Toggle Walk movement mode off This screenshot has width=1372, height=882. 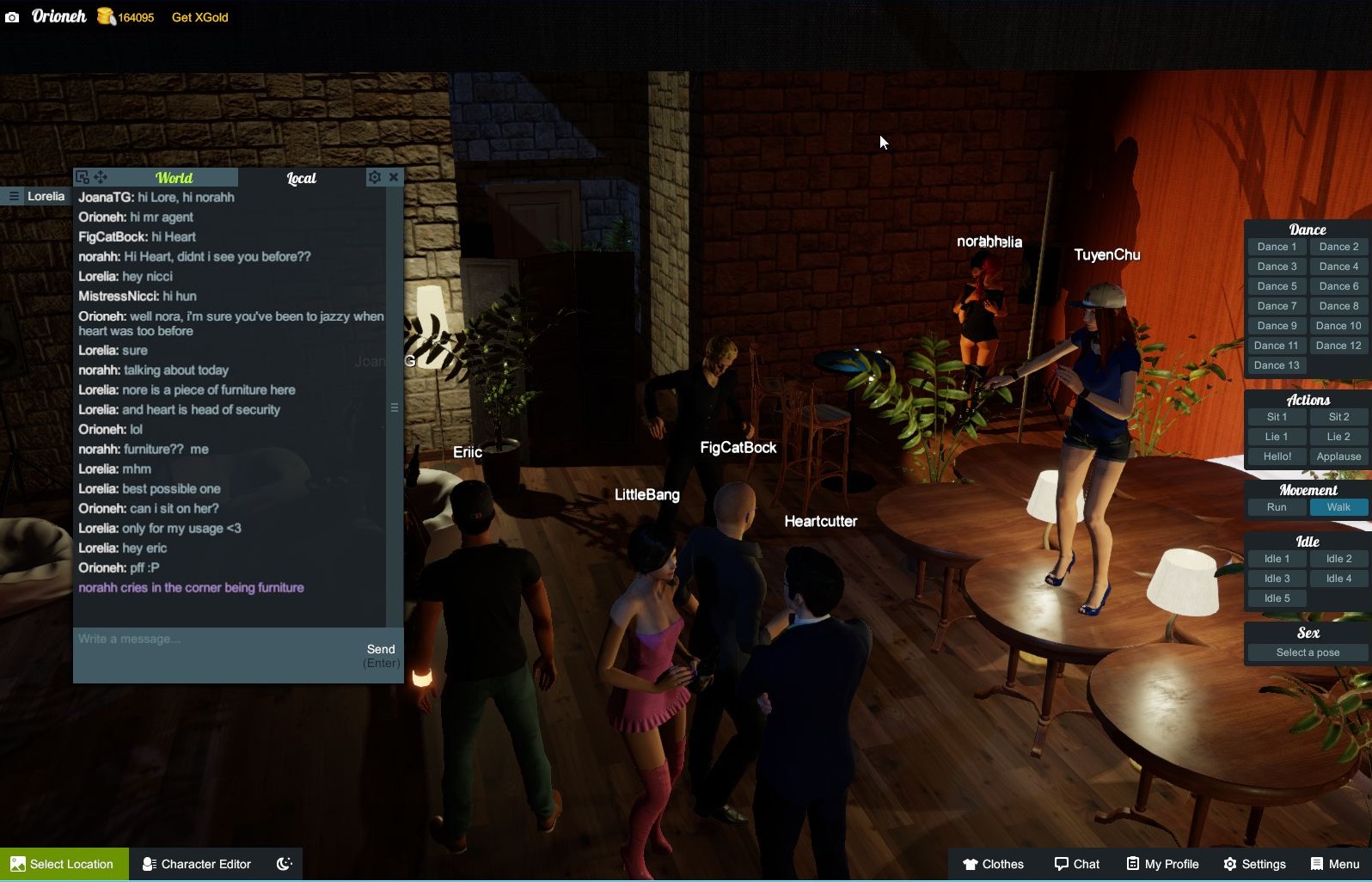[1338, 507]
